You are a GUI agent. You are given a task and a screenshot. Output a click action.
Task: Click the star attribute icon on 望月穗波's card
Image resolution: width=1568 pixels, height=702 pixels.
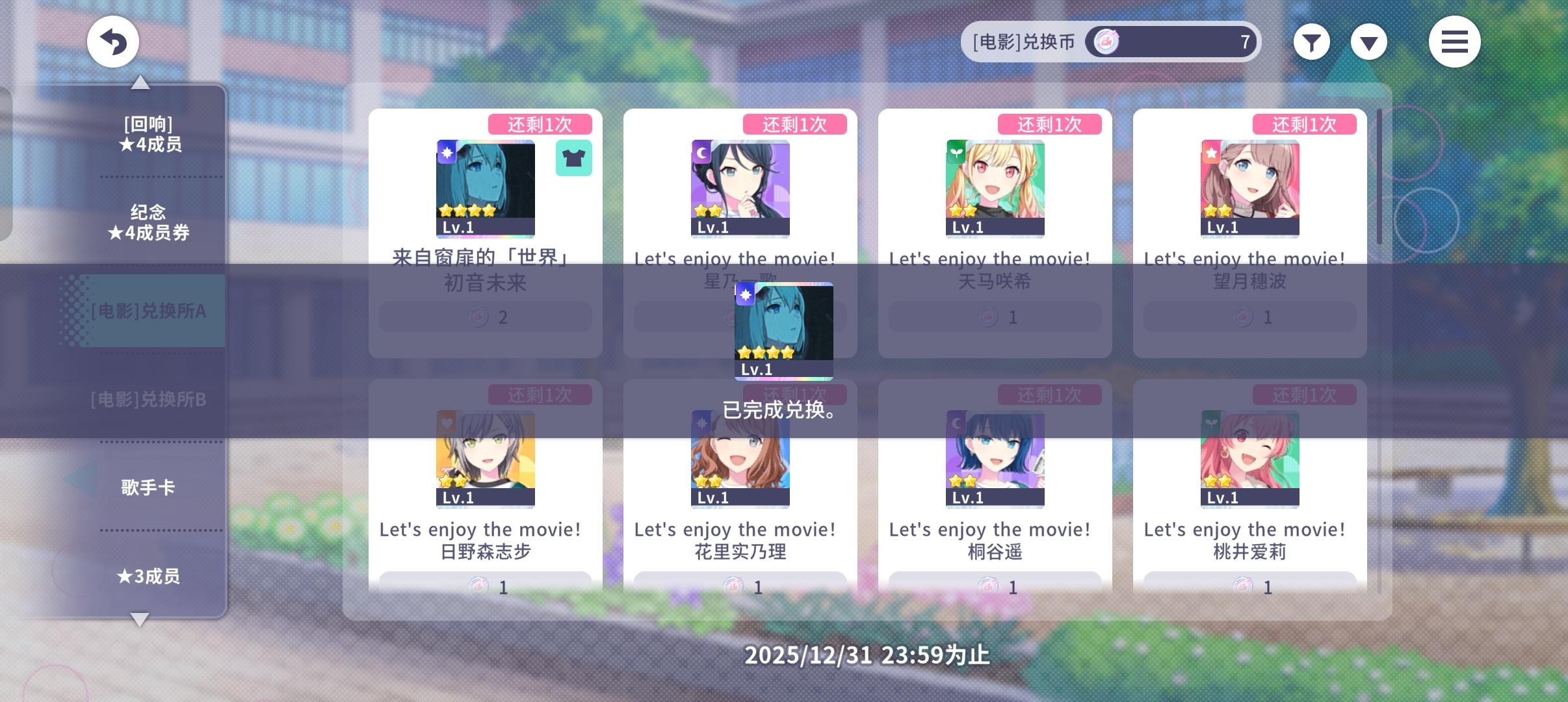click(x=1210, y=151)
